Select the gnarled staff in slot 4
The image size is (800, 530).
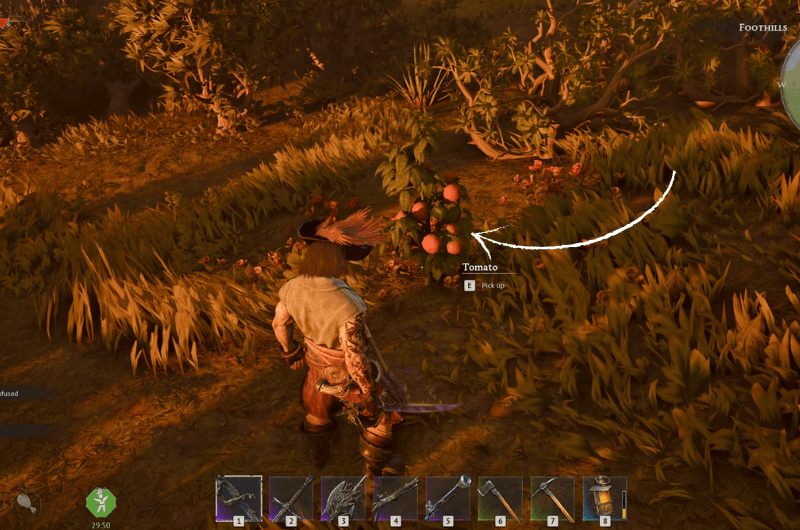[x=395, y=498]
